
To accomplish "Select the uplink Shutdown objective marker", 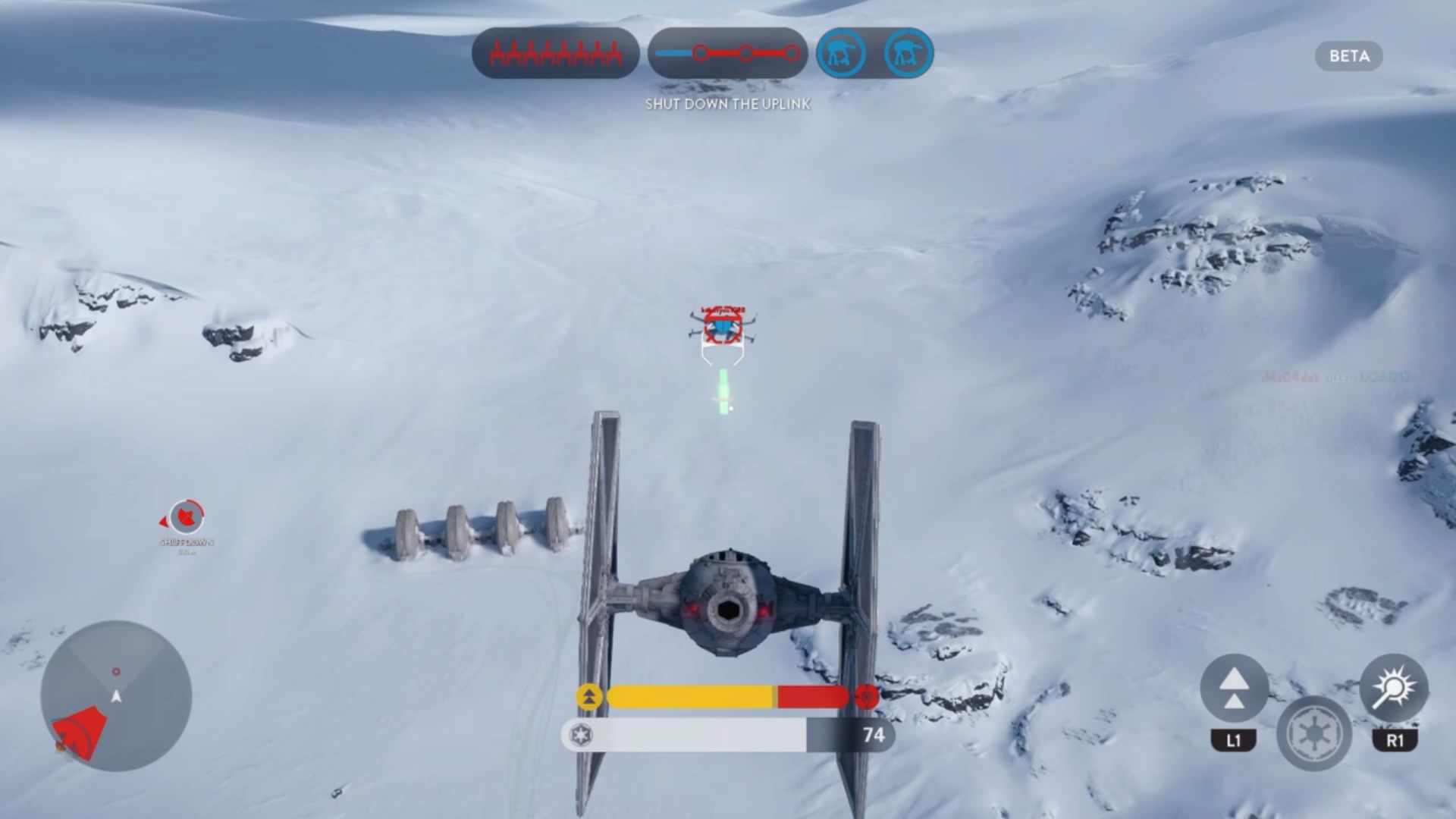I will pos(186,518).
